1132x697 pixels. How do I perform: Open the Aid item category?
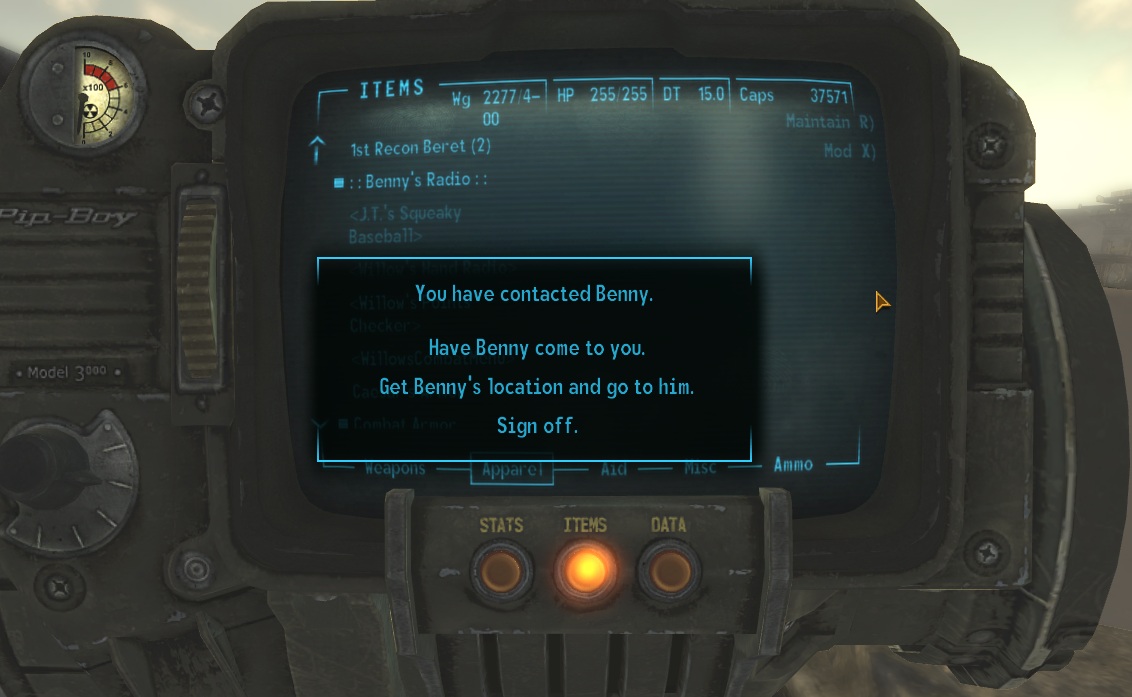(614, 468)
